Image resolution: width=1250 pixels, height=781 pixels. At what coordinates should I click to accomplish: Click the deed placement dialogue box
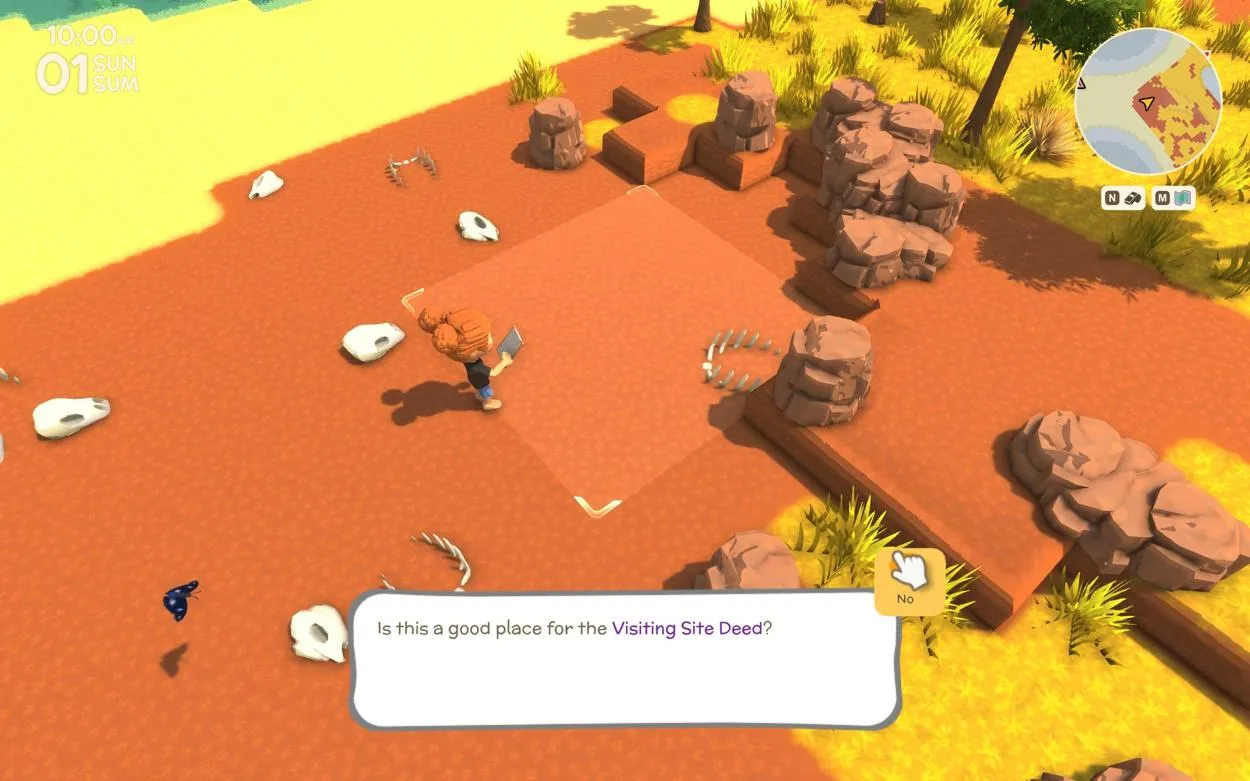tap(625, 660)
